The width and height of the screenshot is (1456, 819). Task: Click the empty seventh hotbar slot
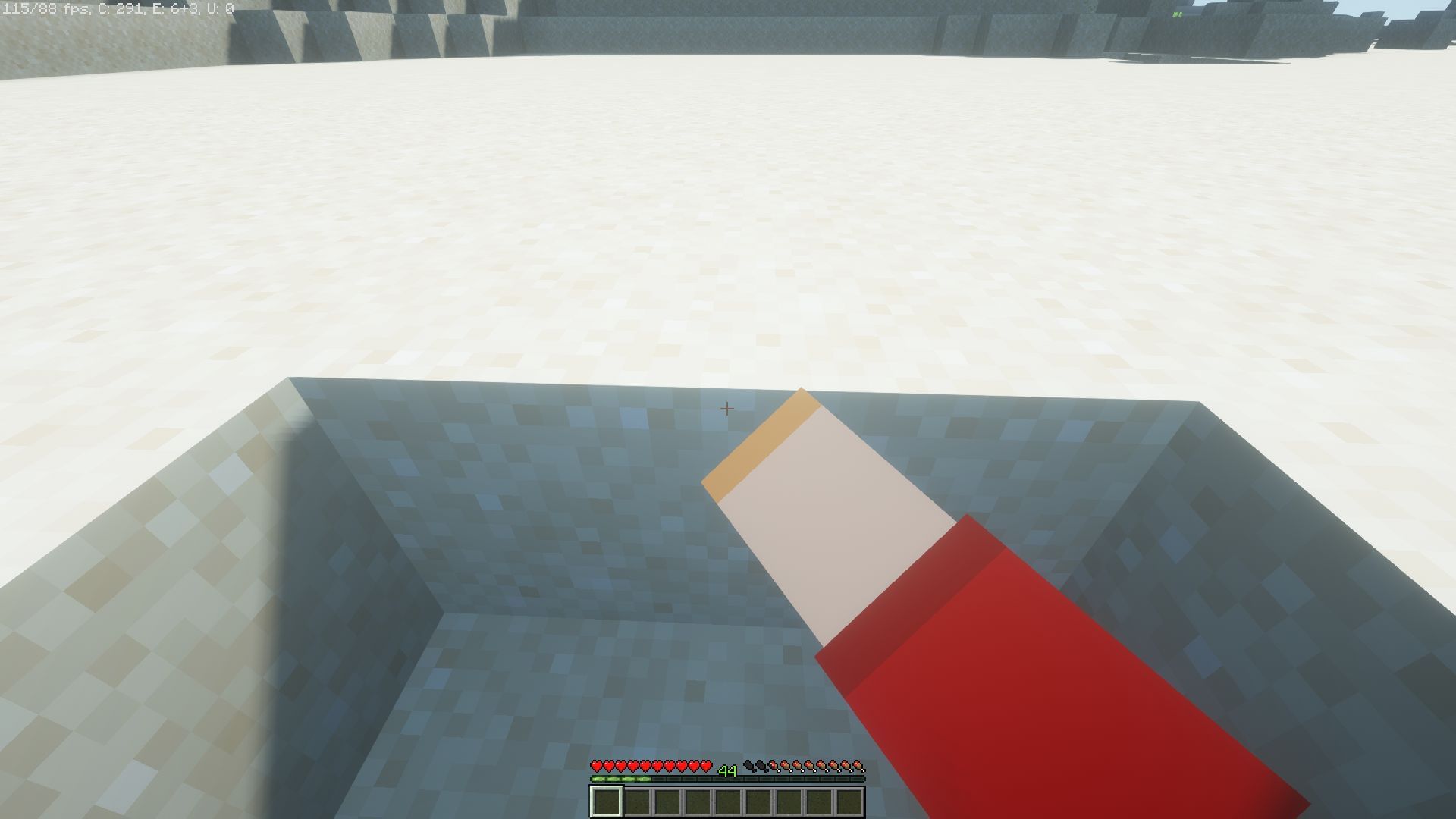[x=790, y=802]
